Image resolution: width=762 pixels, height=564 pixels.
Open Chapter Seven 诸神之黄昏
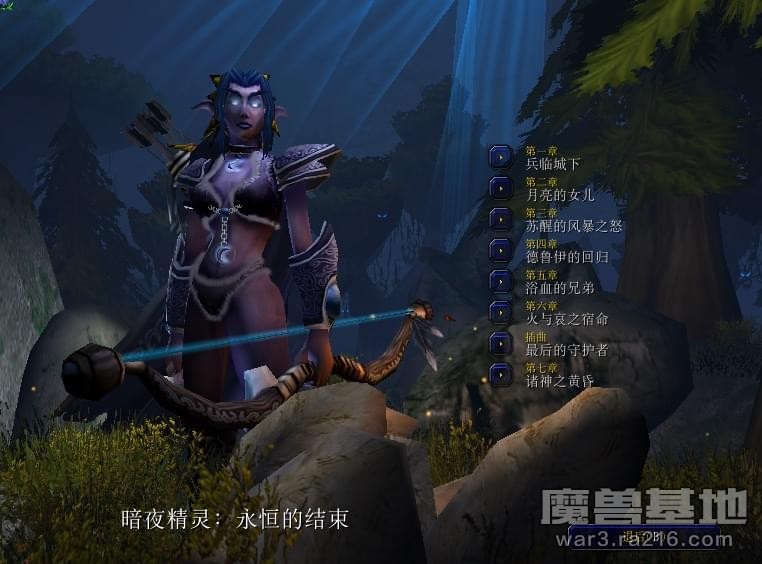[501, 374]
